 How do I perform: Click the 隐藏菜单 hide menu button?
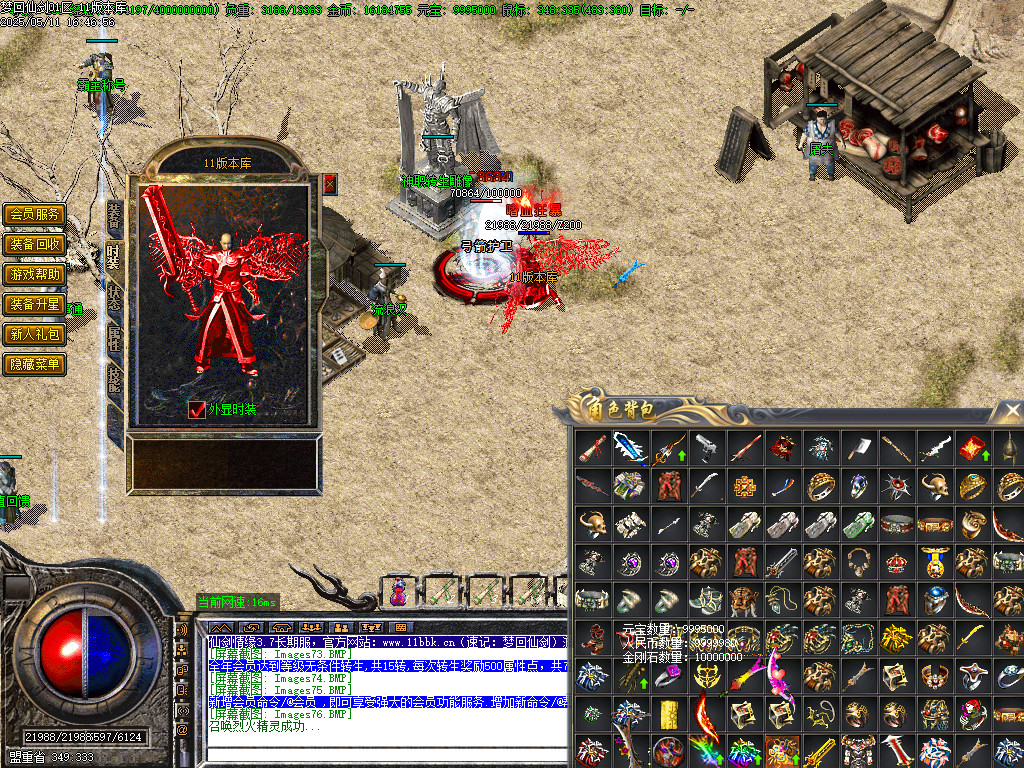pos(35,364)
